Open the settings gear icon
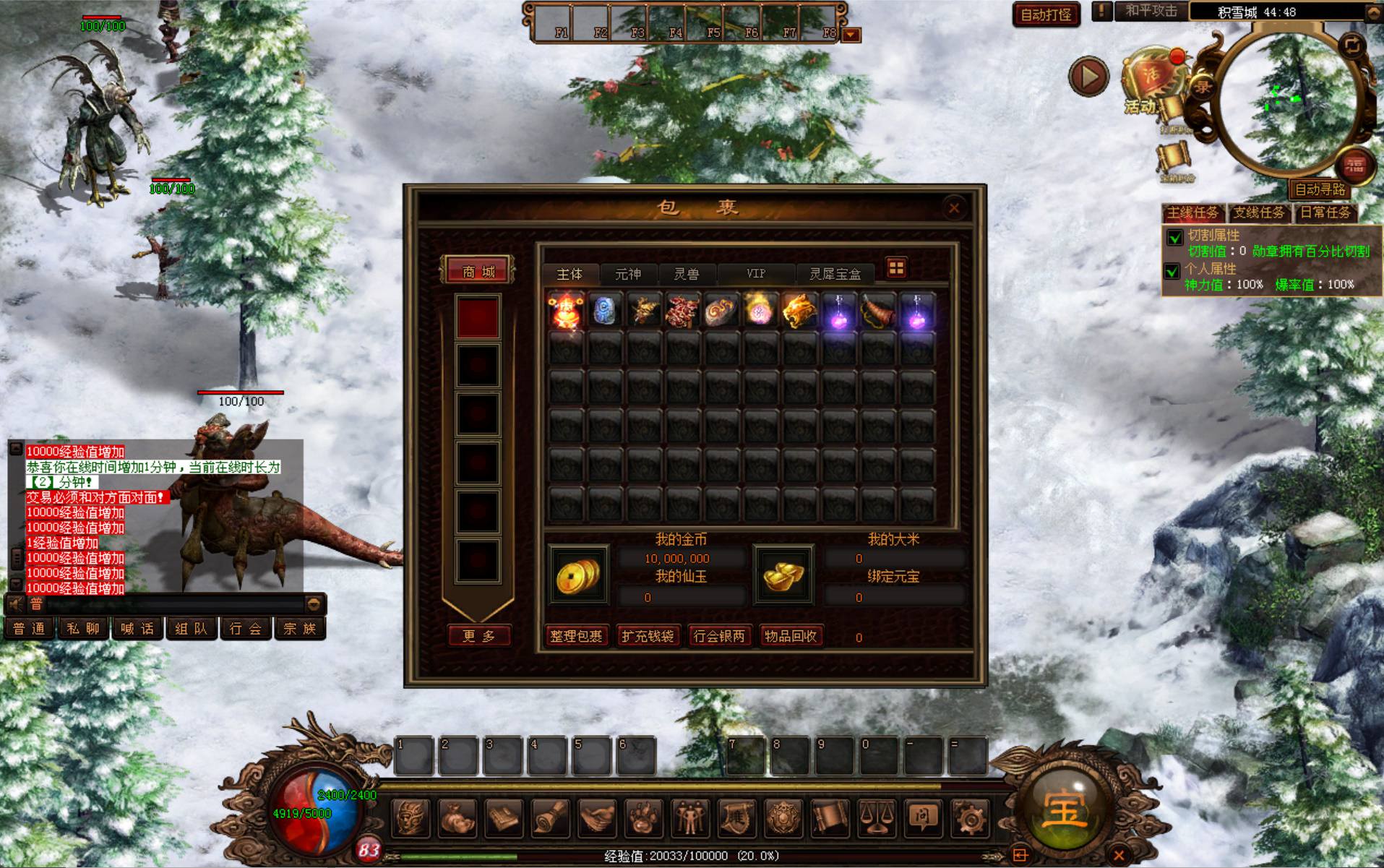 [x=969, y=818]
